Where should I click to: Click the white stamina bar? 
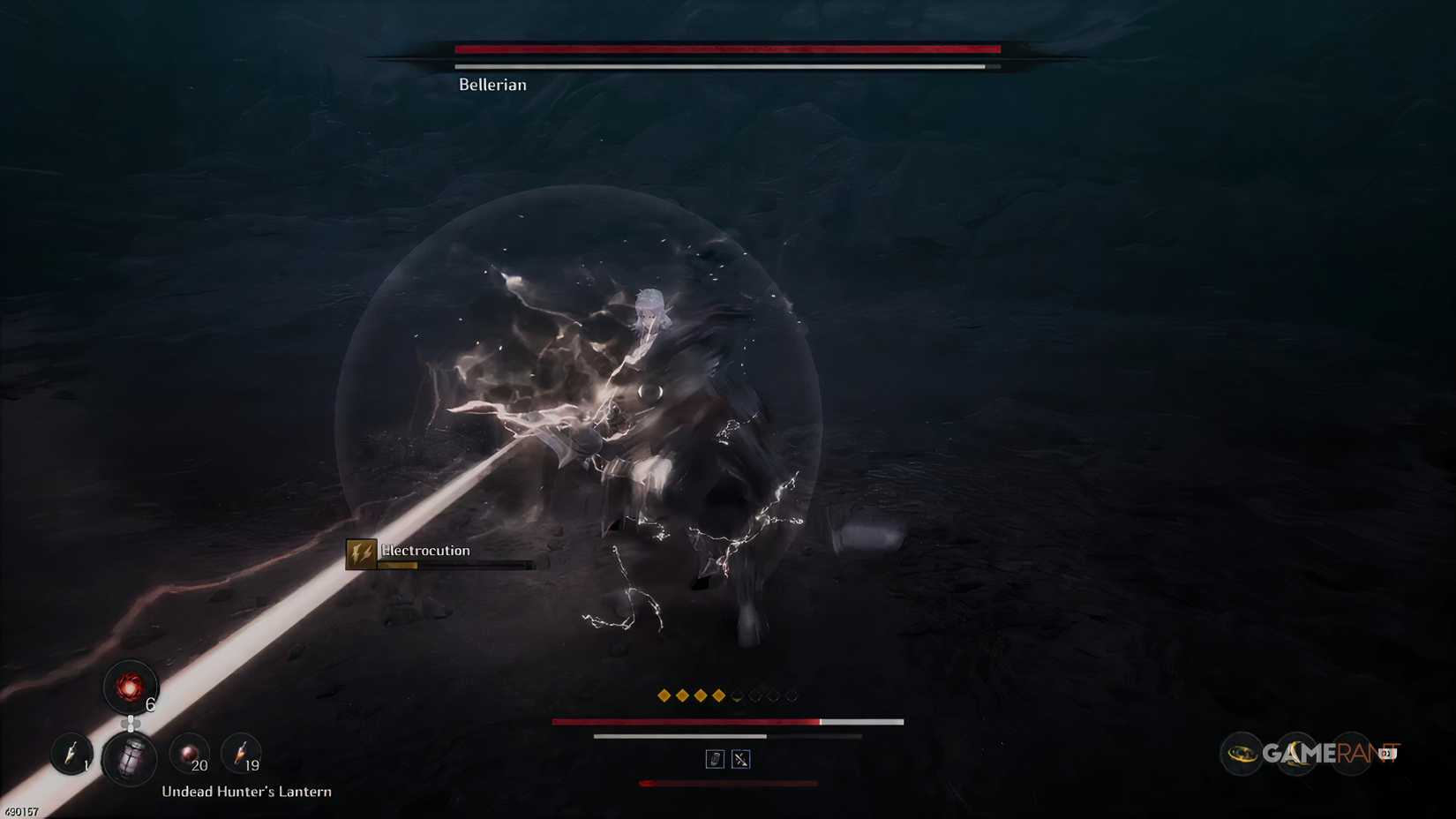click(x=679, y=736)
